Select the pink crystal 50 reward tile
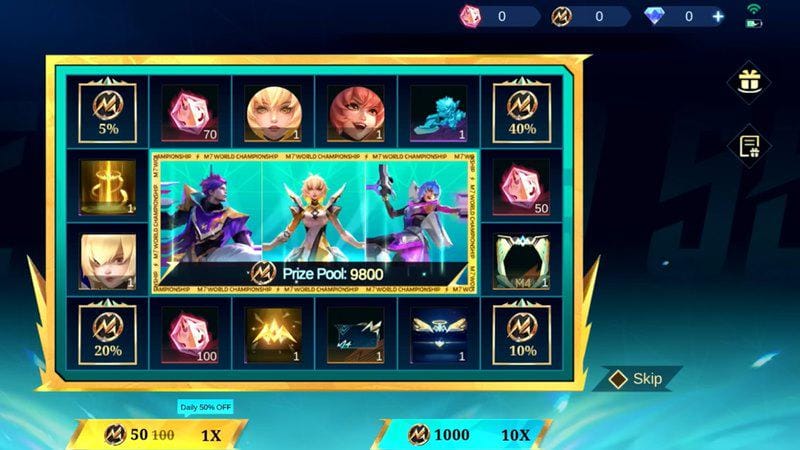 [x=521, y=185]
